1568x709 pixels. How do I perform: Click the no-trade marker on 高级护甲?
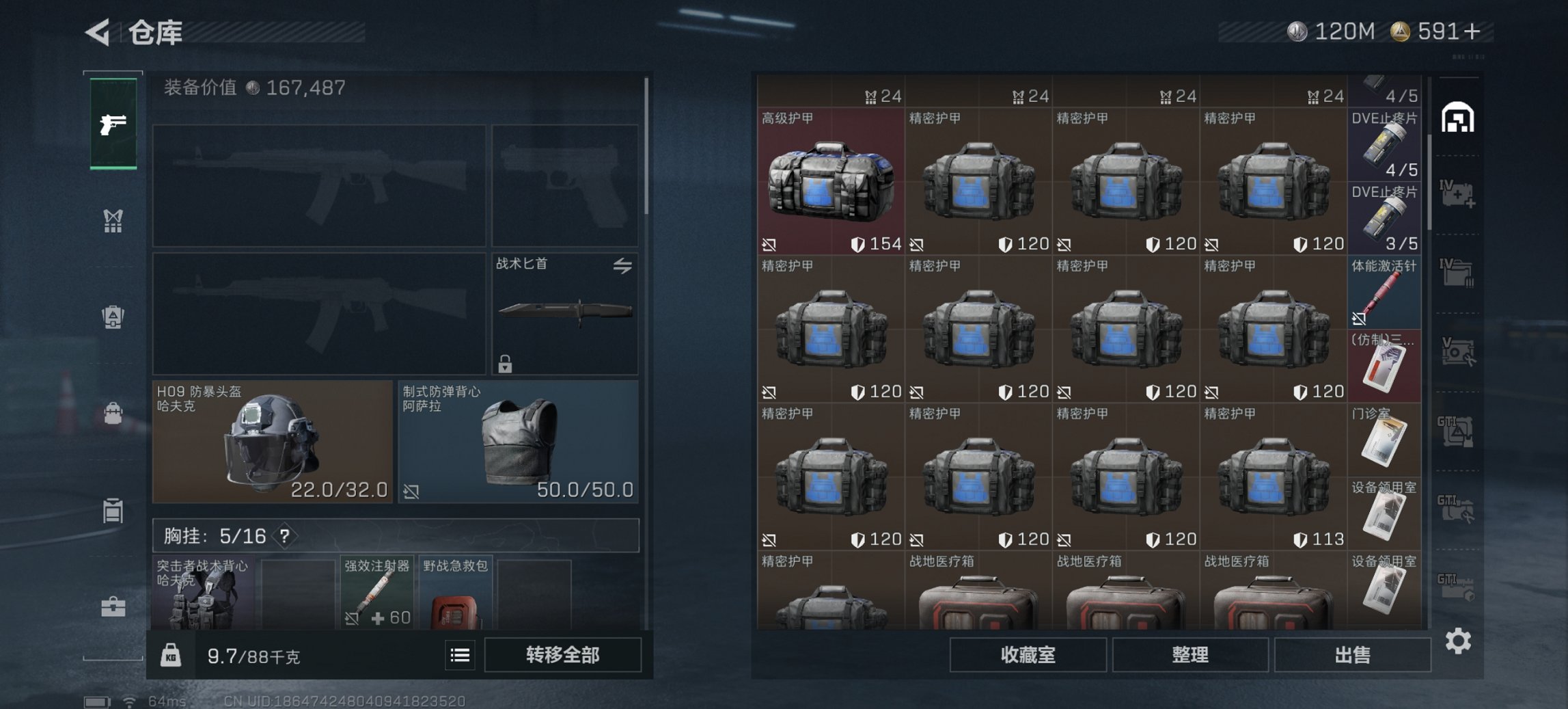767,244
